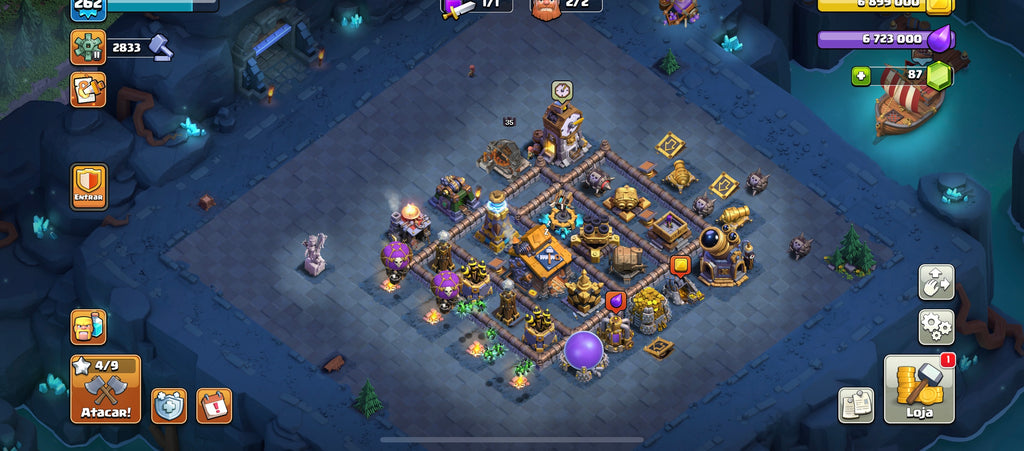
Task: Open the Loja shop
Action: [x=919, y=388]
